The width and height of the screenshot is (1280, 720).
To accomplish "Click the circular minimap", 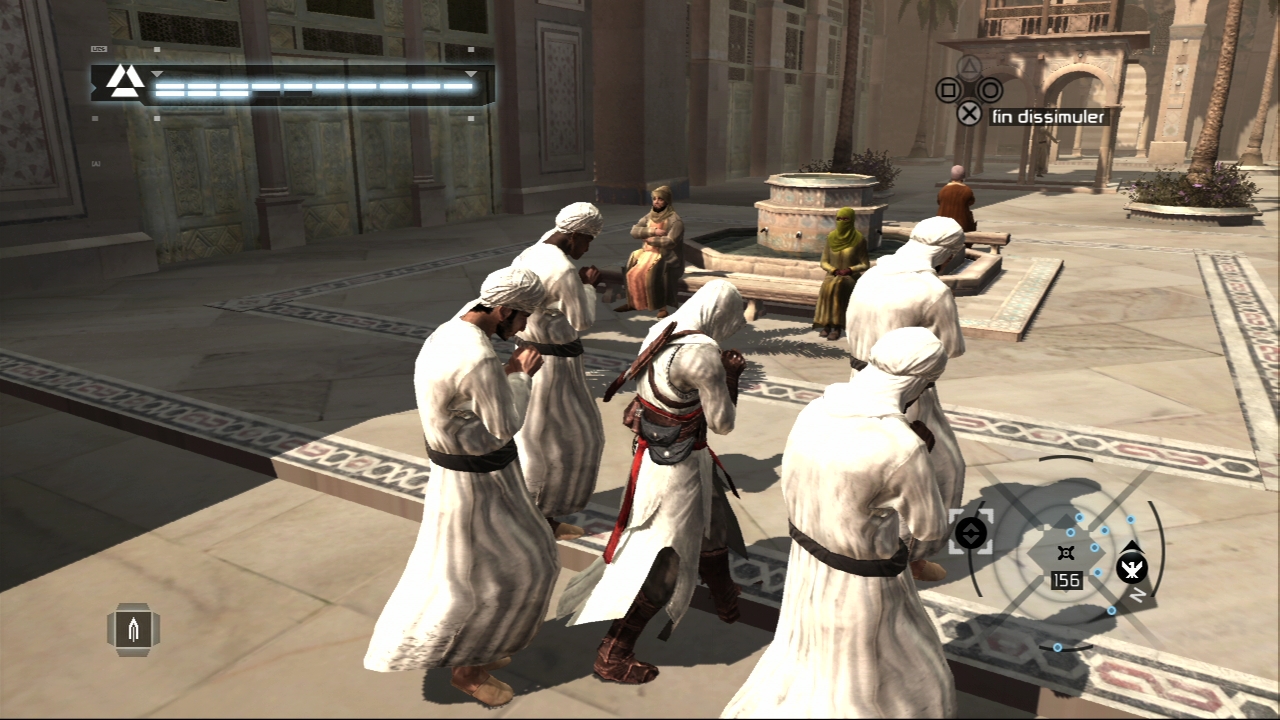I will 1067,553.
